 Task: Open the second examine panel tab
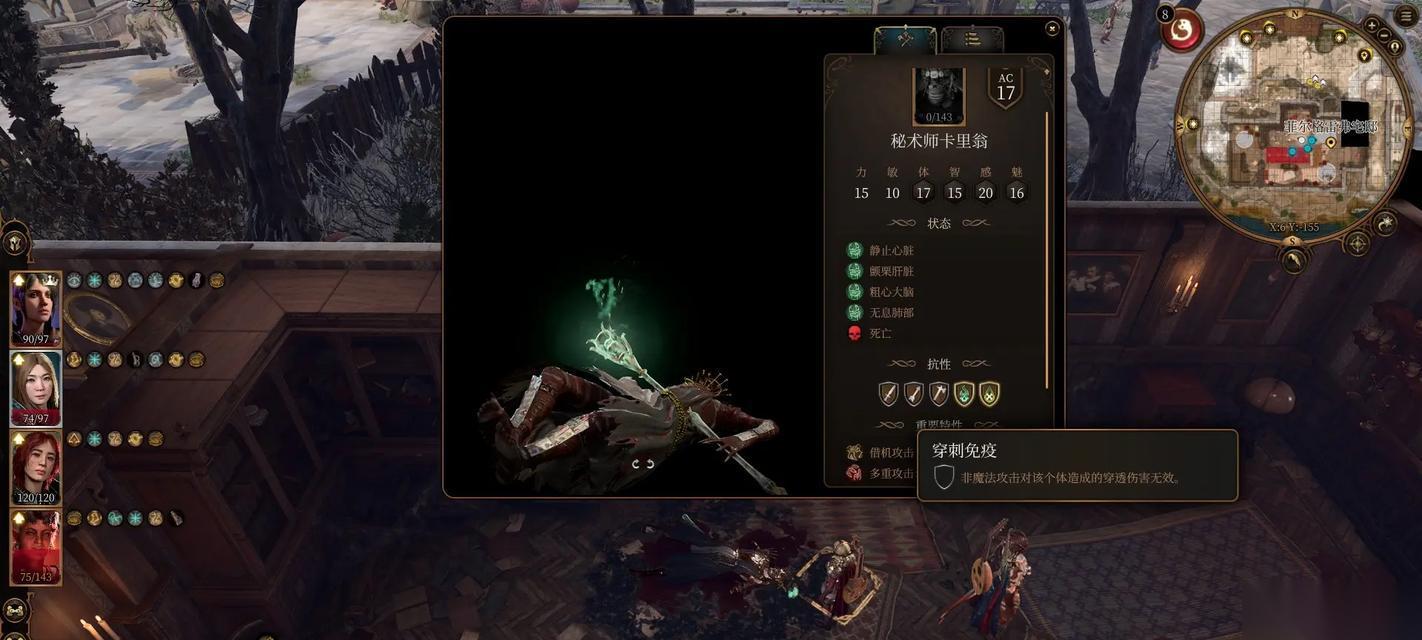coord(972,39)
